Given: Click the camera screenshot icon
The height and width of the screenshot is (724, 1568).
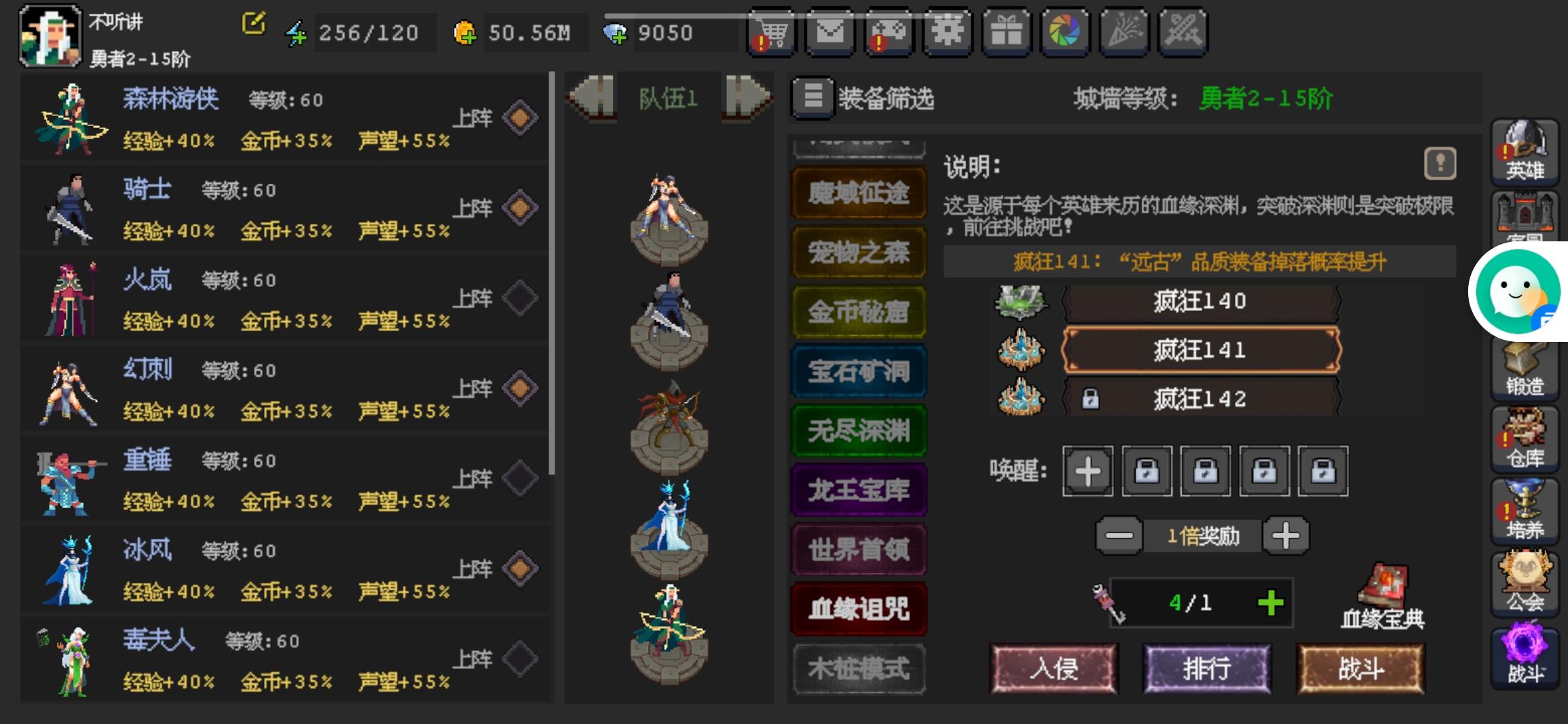Looking at the screenshot, I should tap(1065, 32).
